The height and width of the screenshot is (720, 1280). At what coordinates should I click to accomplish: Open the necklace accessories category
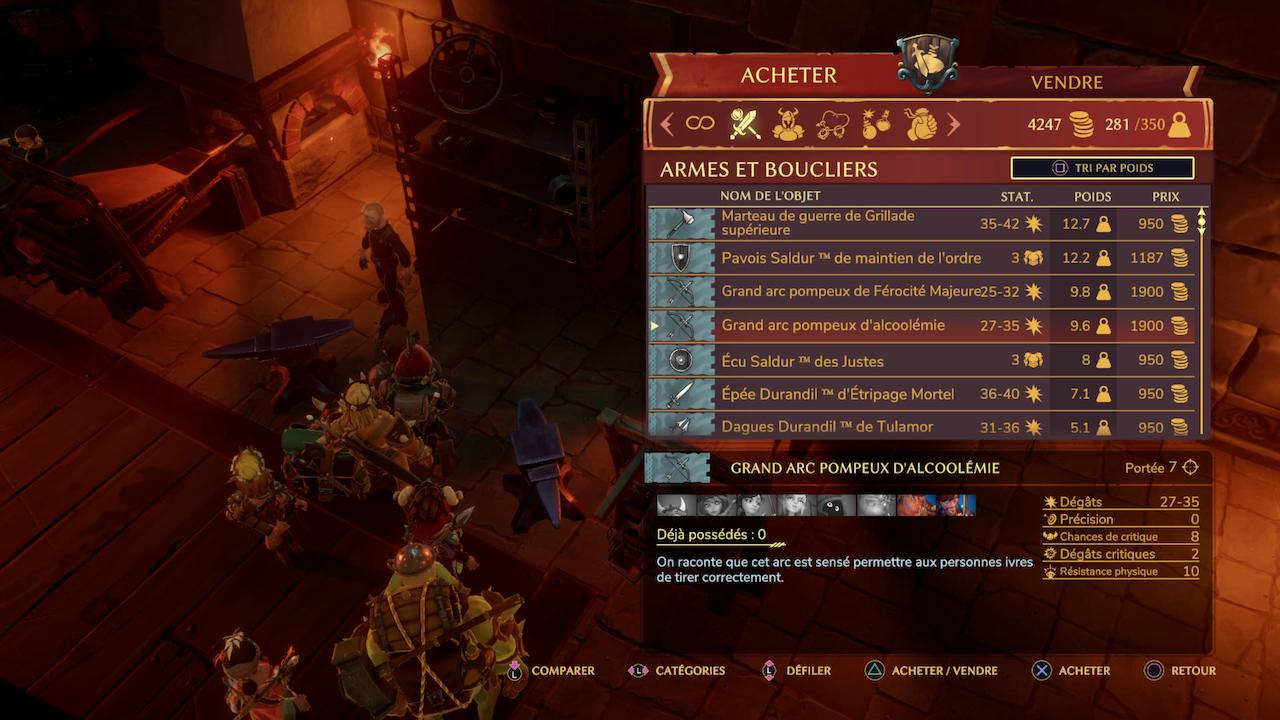(833, 124)
